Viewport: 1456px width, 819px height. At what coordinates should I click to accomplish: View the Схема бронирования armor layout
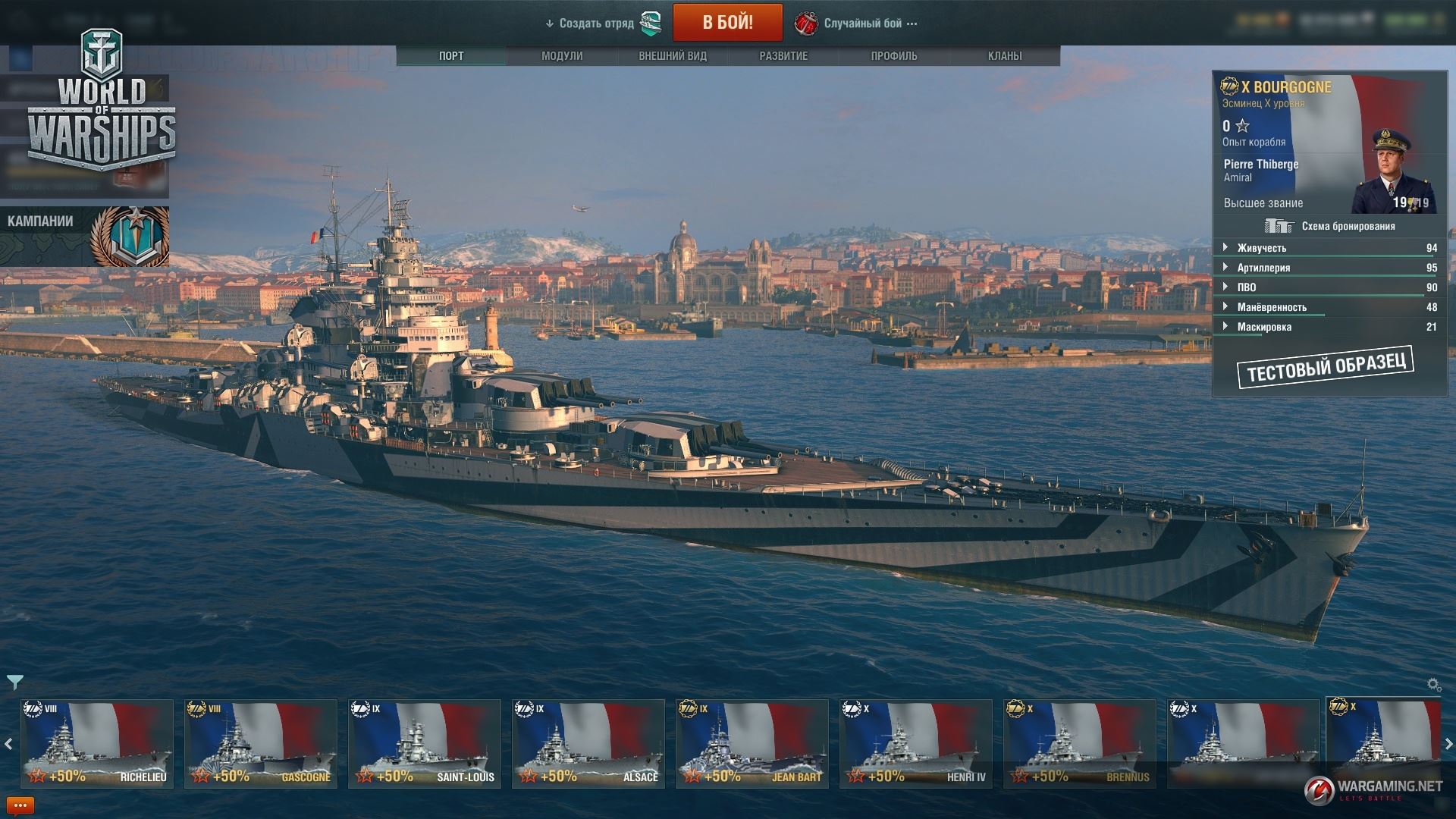(x=1330, y=226)
